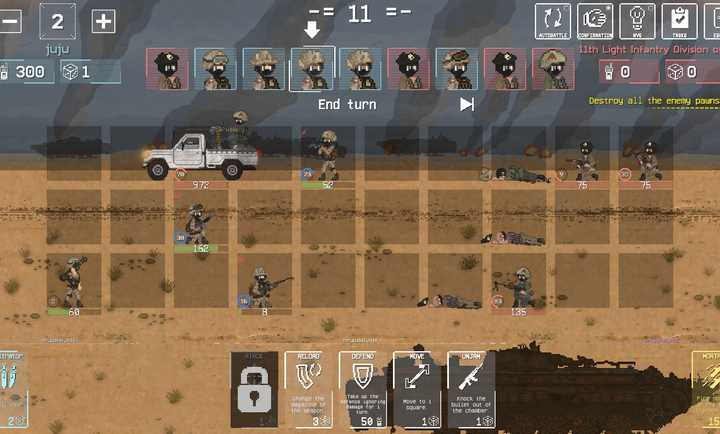Increase the speed value with the plus button

103,21
